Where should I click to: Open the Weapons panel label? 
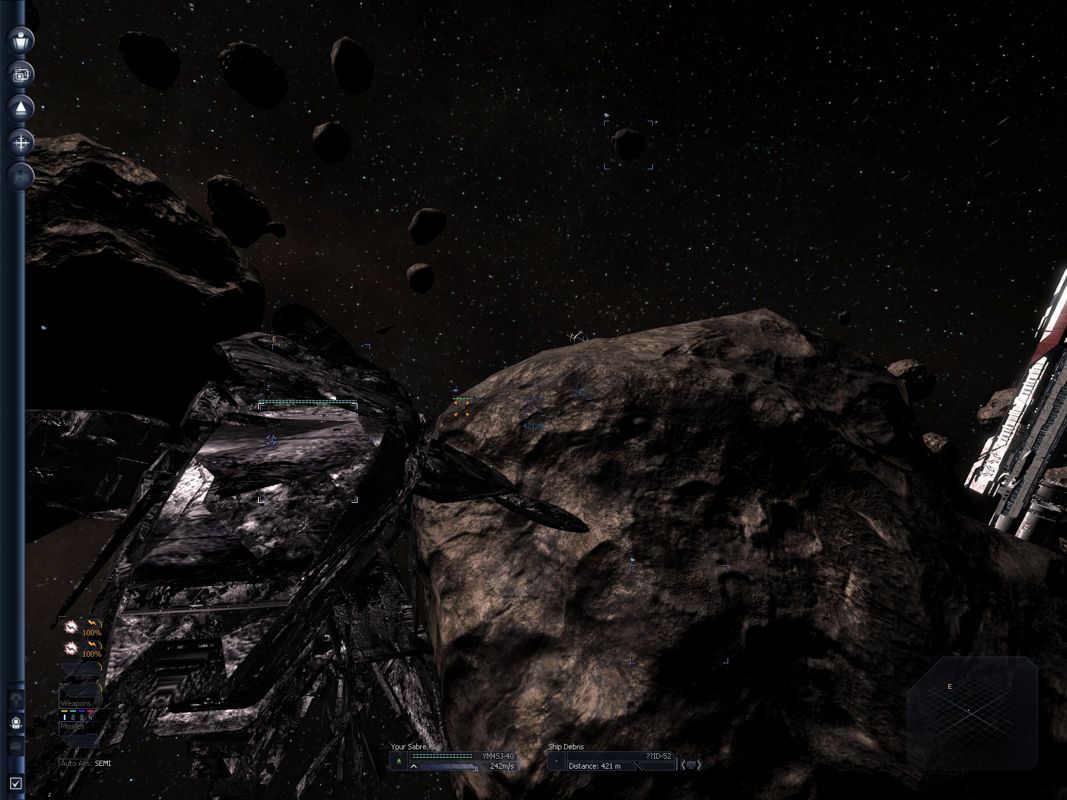(77, 703)
